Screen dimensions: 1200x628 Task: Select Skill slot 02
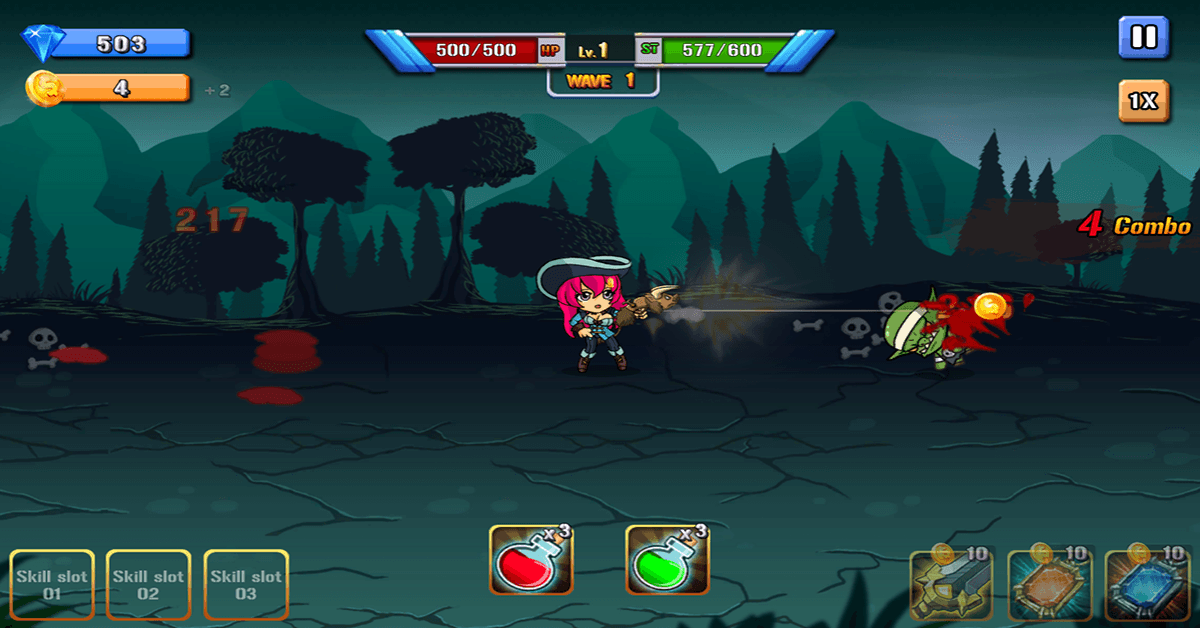148,585
